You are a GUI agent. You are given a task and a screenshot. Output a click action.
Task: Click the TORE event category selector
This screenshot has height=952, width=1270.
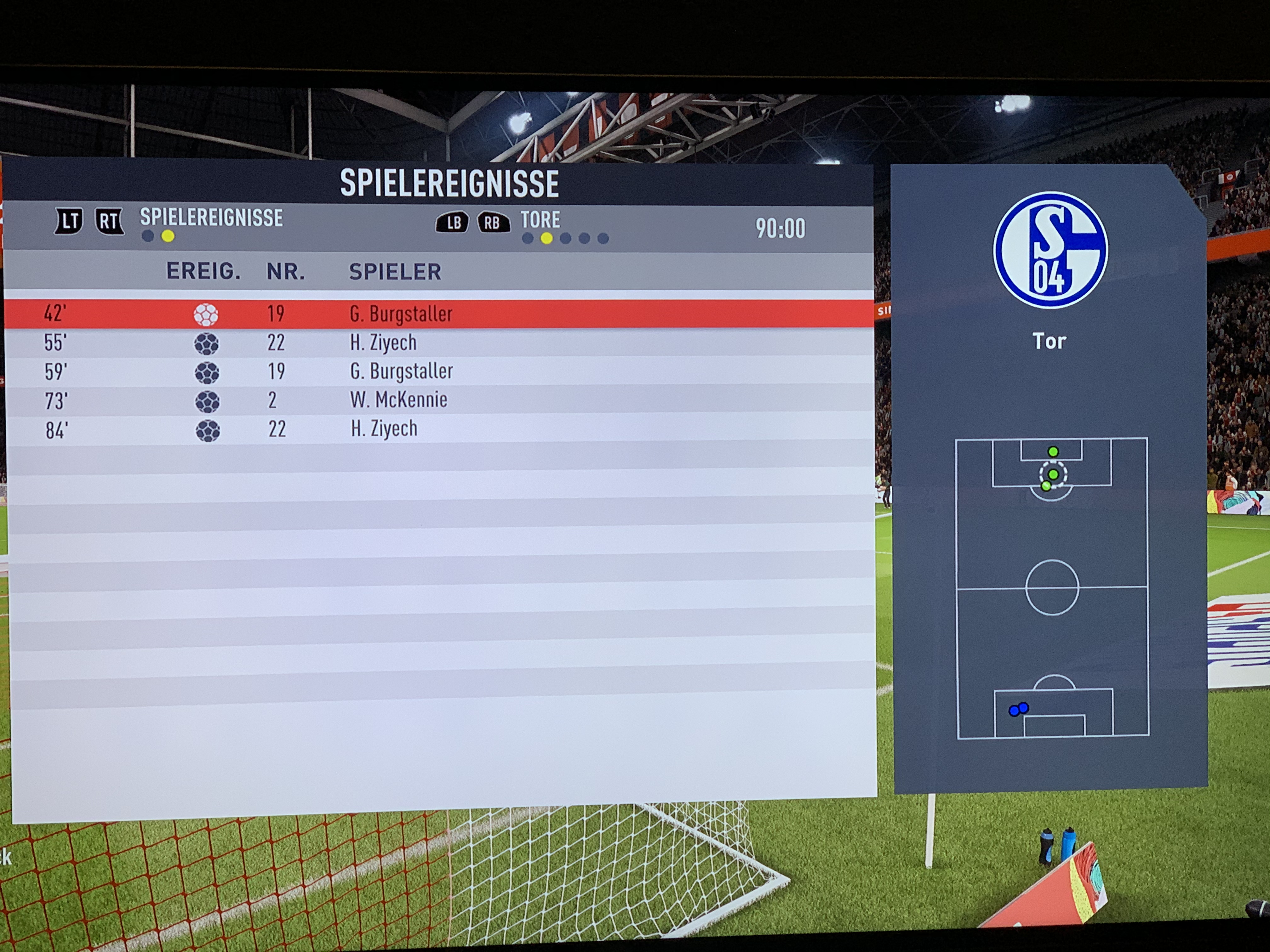(540, 220)
